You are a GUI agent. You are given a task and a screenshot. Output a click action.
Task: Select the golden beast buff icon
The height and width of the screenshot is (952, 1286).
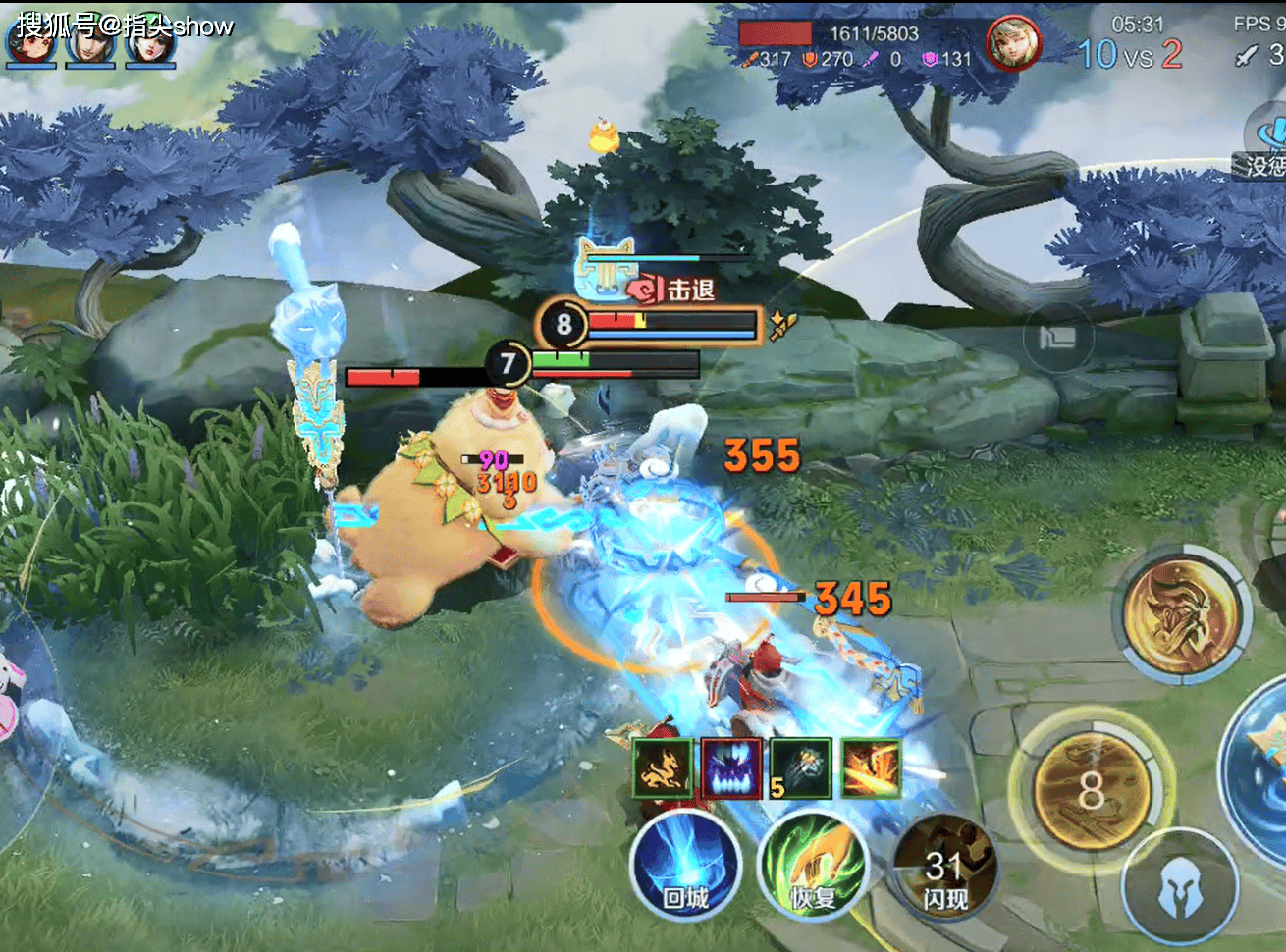coord(665,768)
